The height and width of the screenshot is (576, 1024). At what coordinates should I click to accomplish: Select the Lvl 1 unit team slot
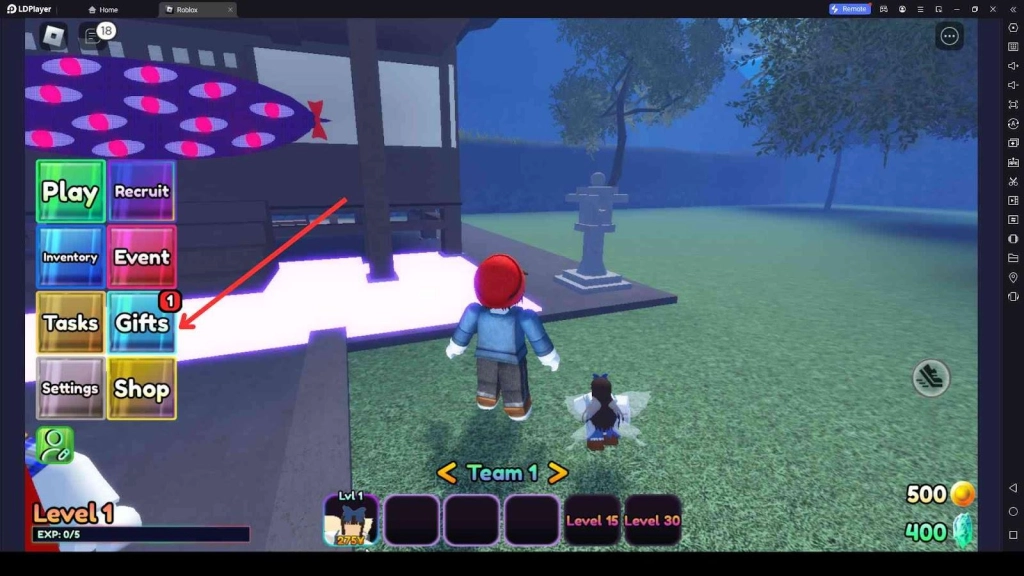pos(351,520)
